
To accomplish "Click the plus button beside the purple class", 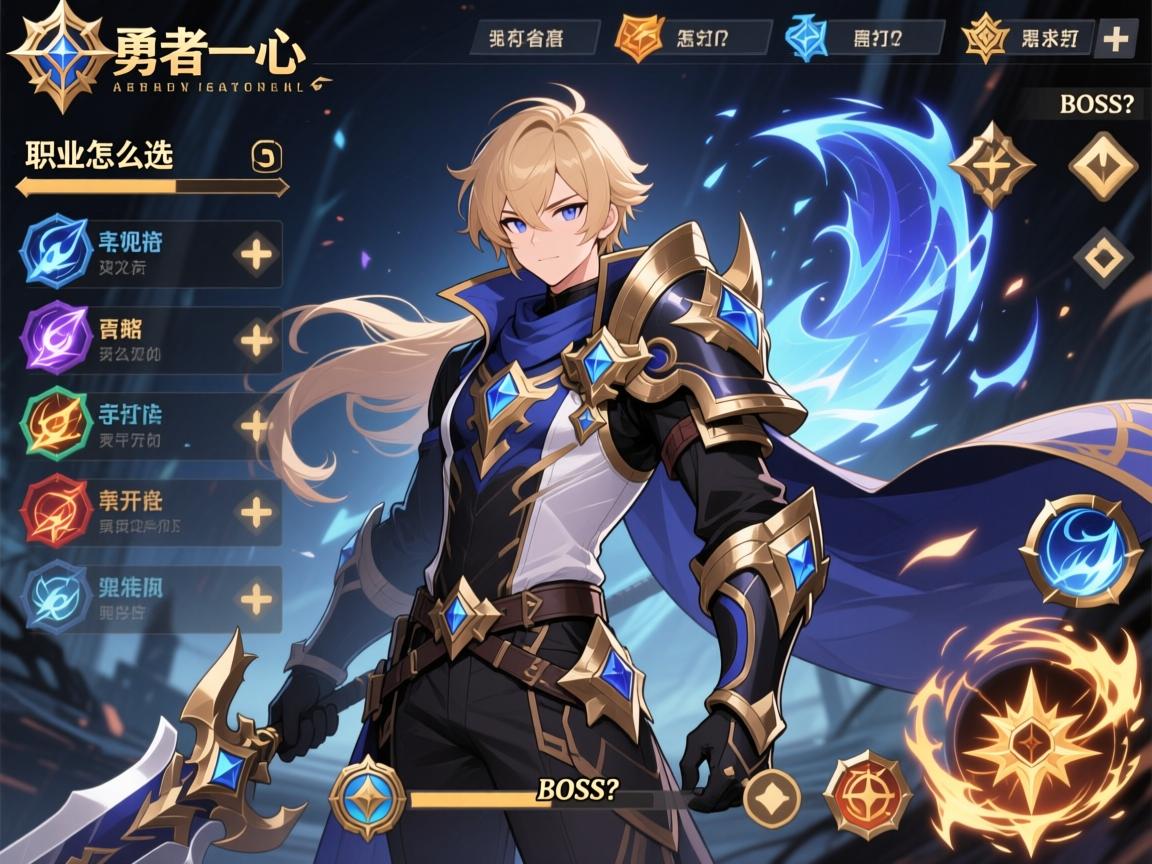I will tap(257, 342).
